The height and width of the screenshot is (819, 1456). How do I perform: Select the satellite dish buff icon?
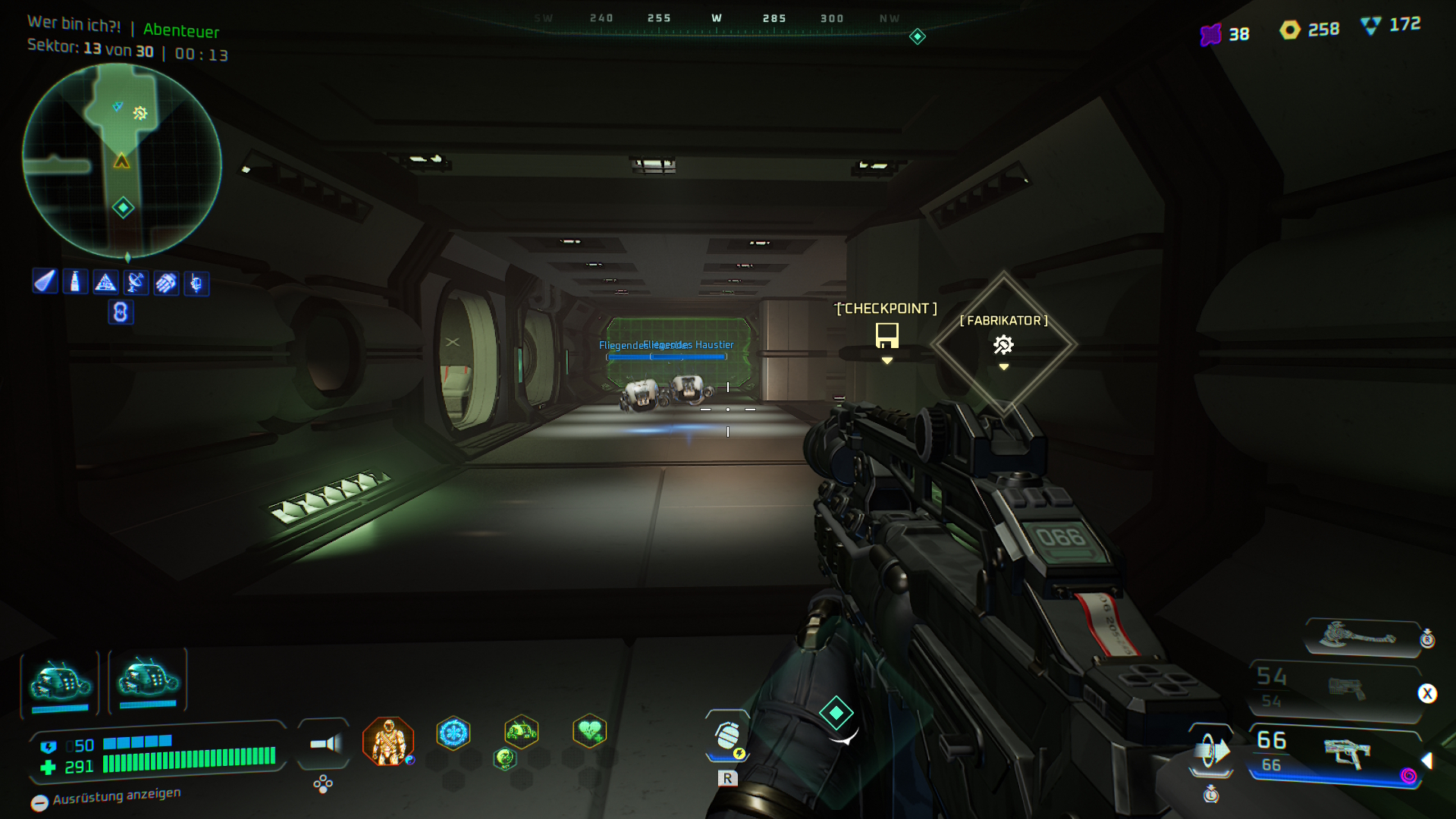pyautogui.click(x=136, y=283)
